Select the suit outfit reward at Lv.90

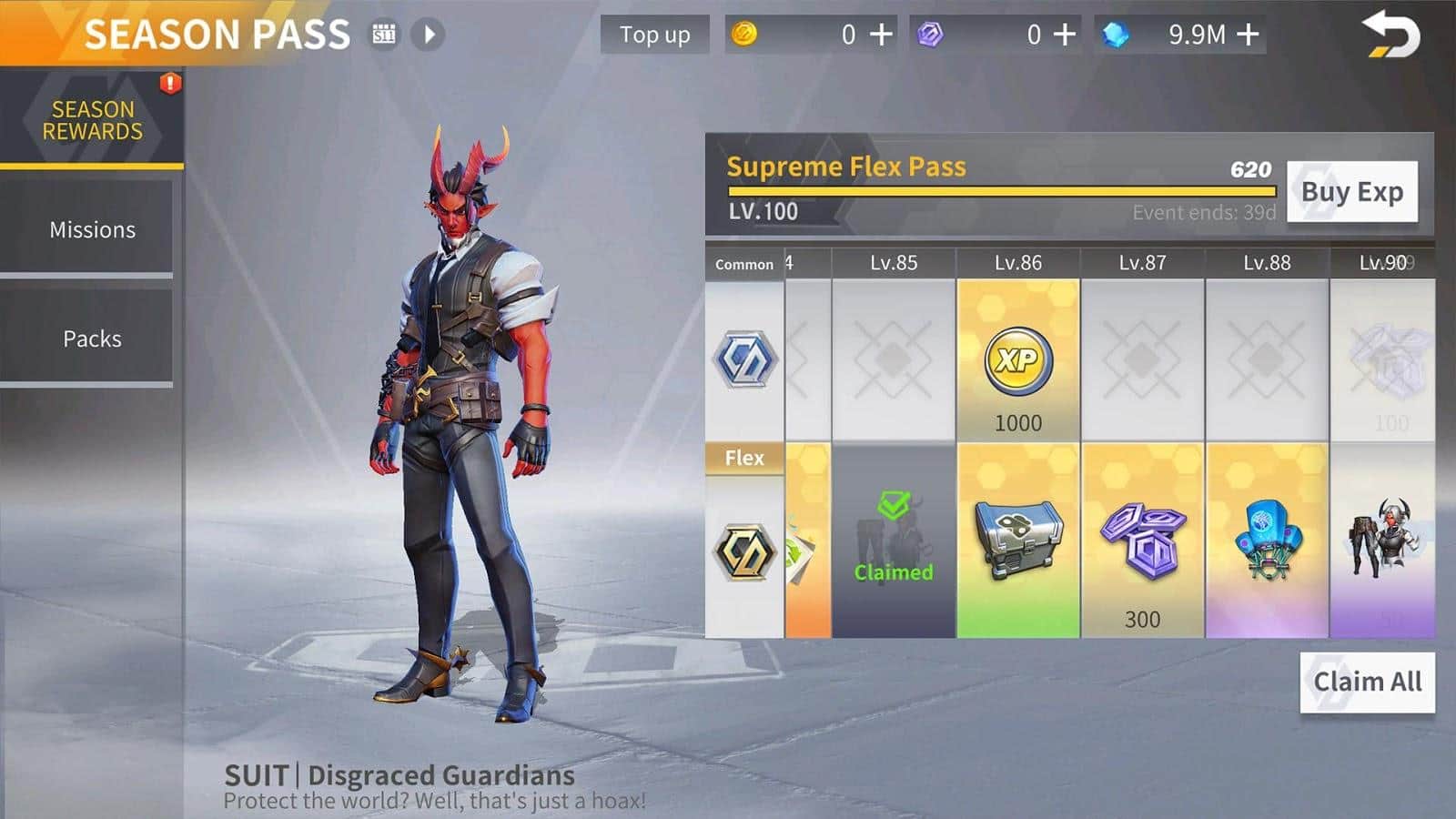pos(1382,540)
